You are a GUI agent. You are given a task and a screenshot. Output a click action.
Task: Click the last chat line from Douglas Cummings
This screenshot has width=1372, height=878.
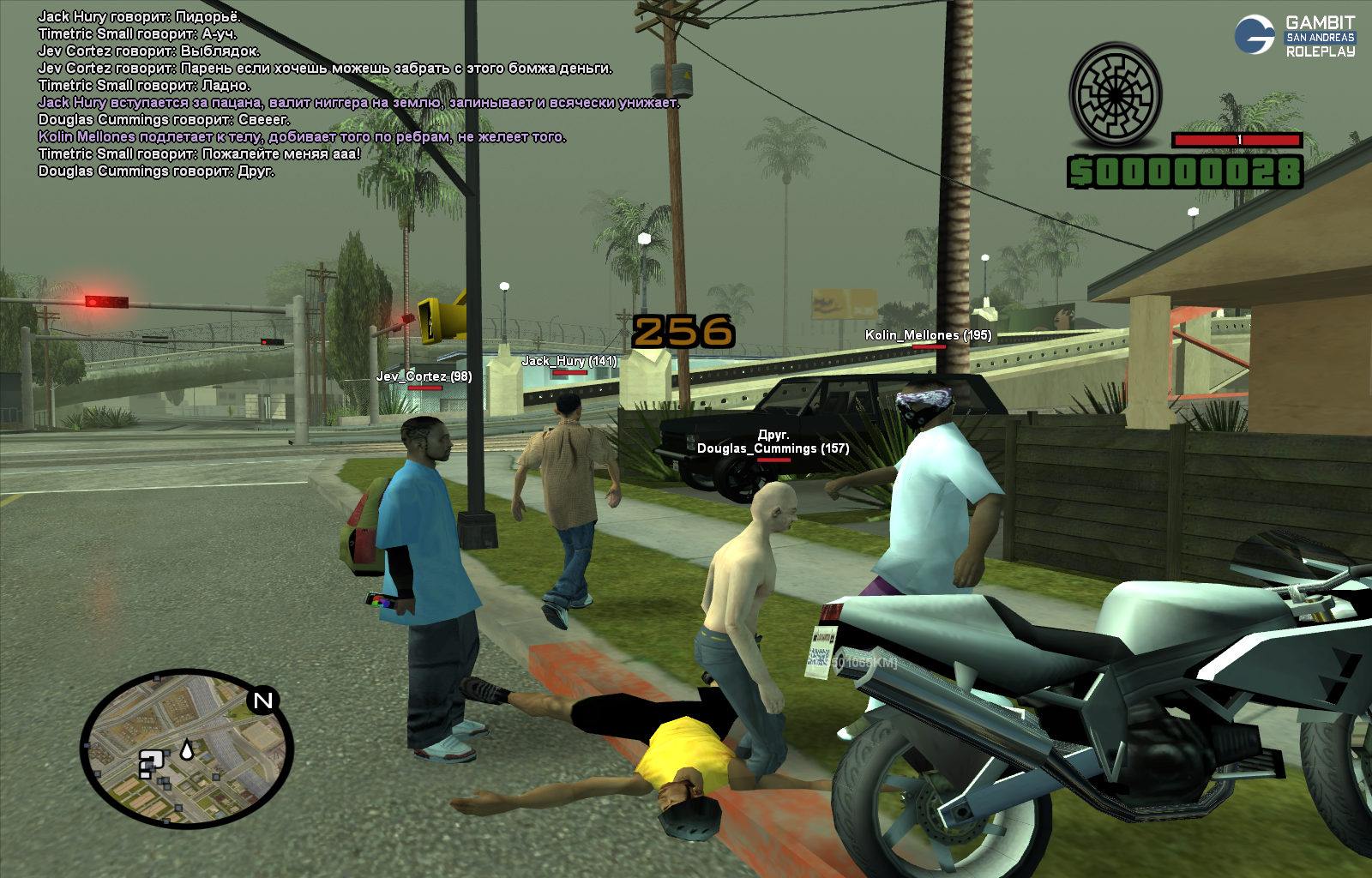[156, 171]
